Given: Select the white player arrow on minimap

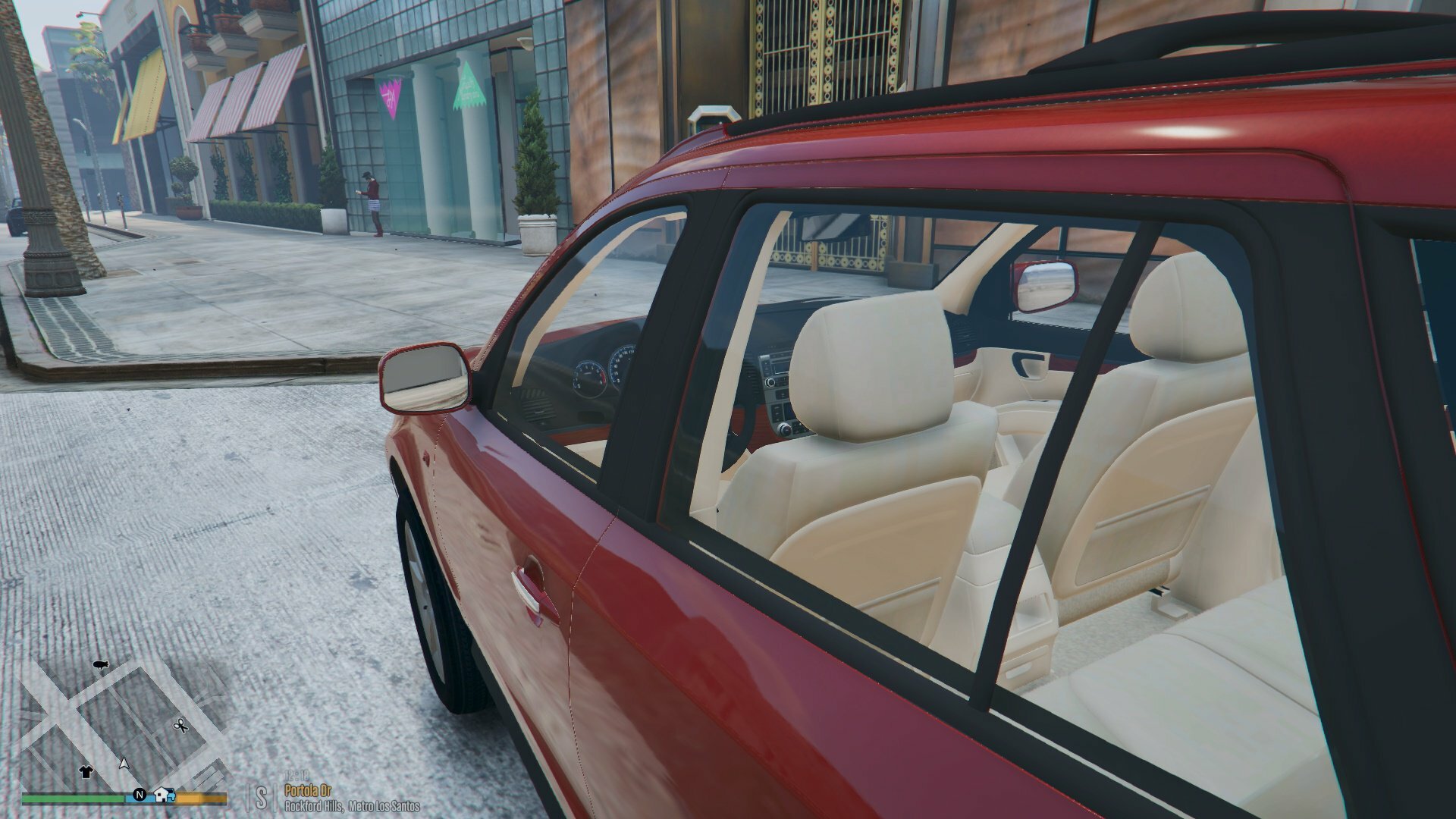Looking at the screenshot, I should click(x=124, y=762).
